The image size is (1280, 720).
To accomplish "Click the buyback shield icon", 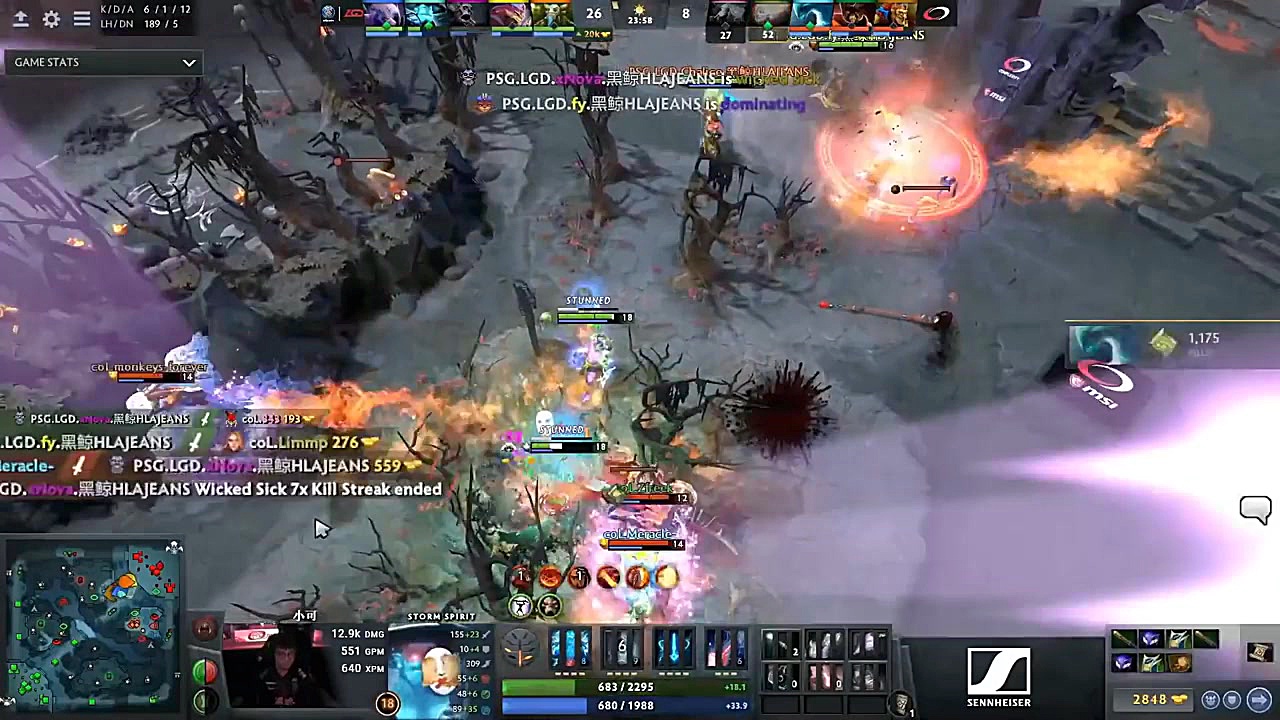I will pos(1232,699).
